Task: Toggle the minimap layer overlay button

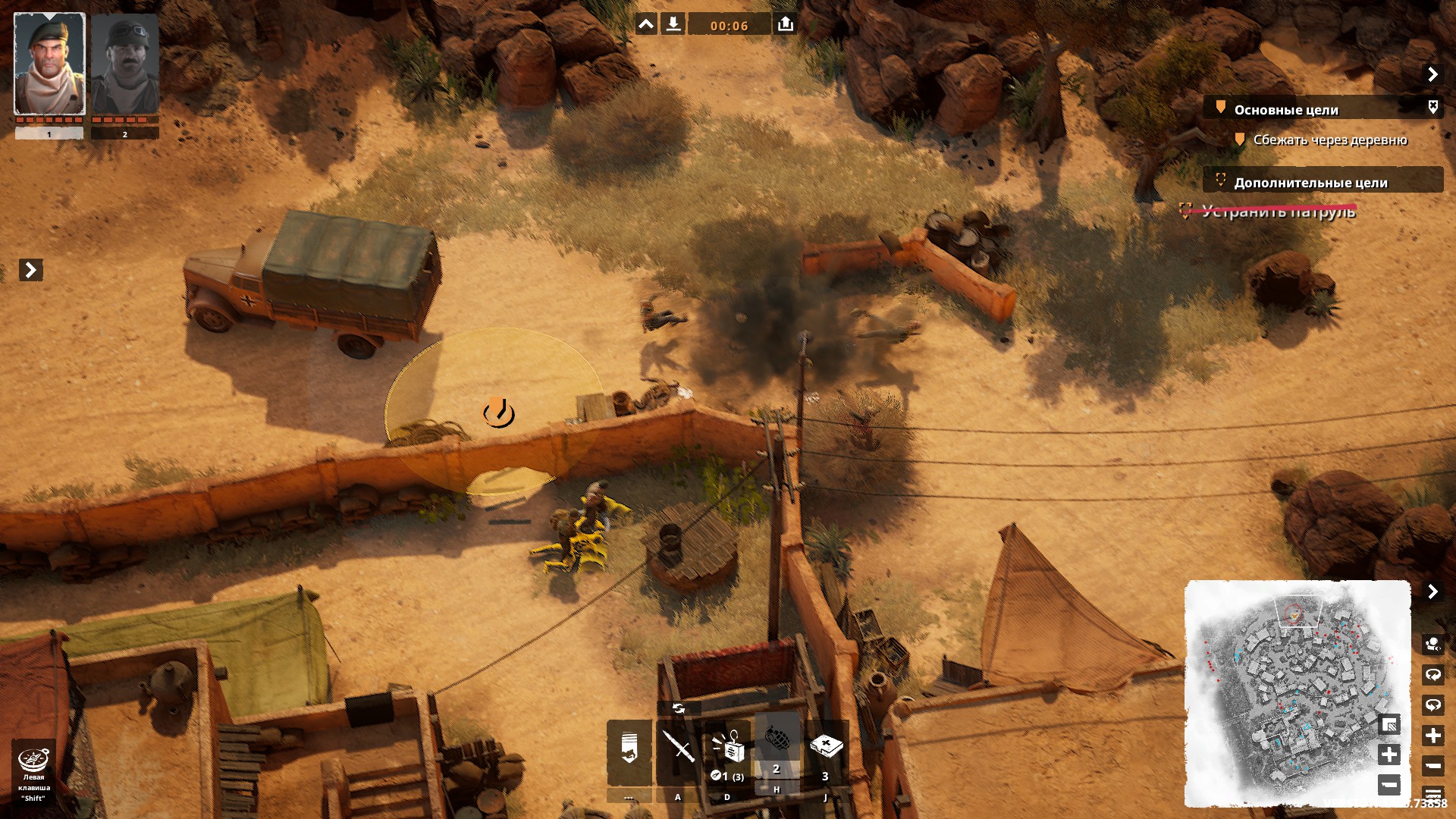Action: (x=1389, y=724)
